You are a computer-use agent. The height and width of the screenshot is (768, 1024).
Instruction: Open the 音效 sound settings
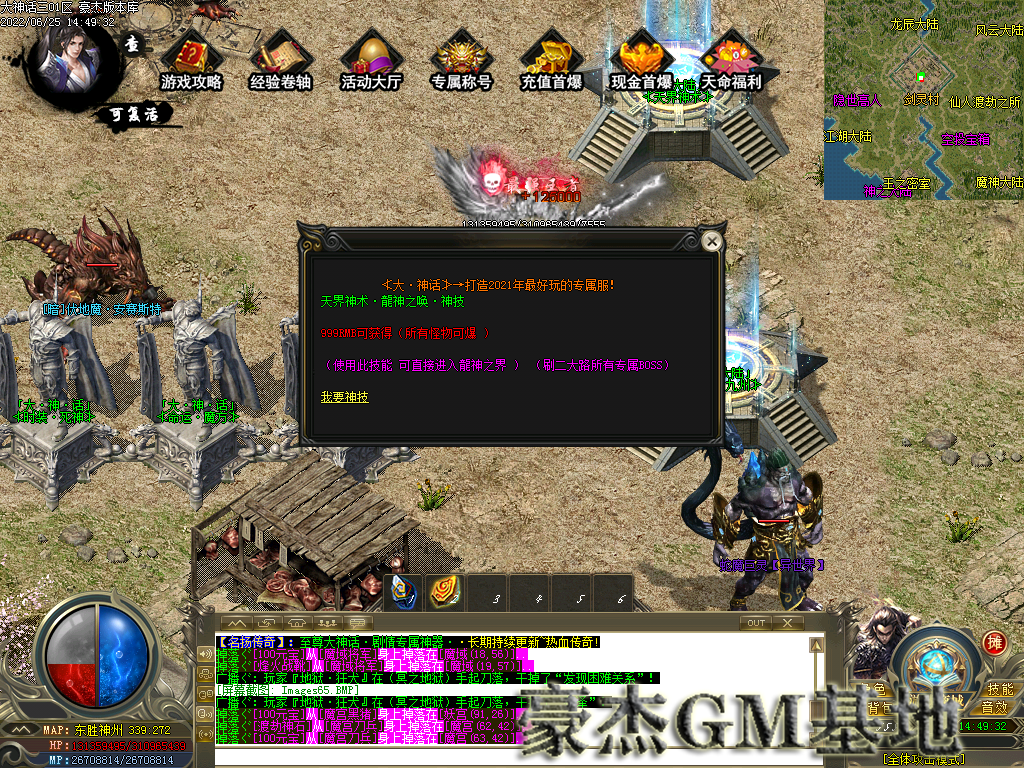coord(994,707)
